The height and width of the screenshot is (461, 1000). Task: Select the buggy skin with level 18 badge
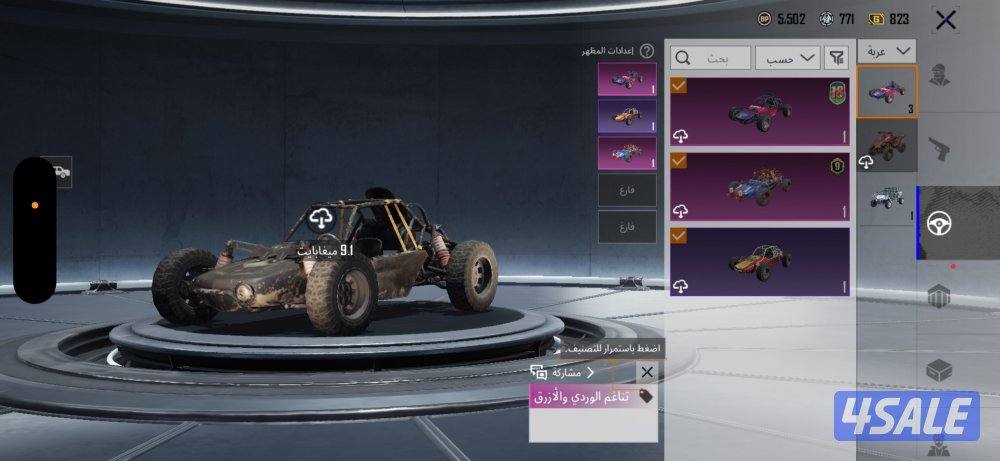click(760, 112)
